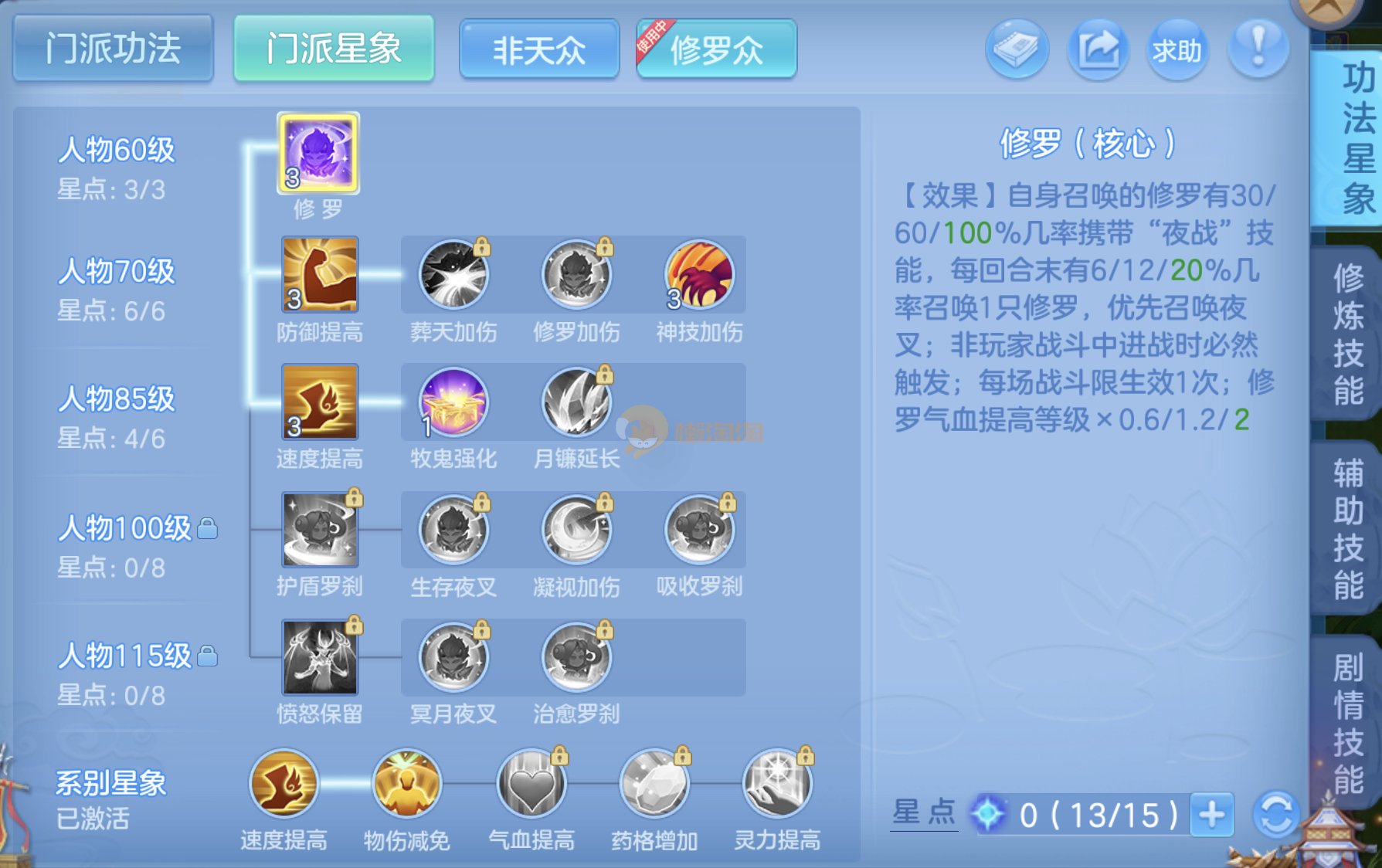Switch to the 辅助技能 side tab
This screenshot has width=1382, height=868.
[x=1348, y=529]
